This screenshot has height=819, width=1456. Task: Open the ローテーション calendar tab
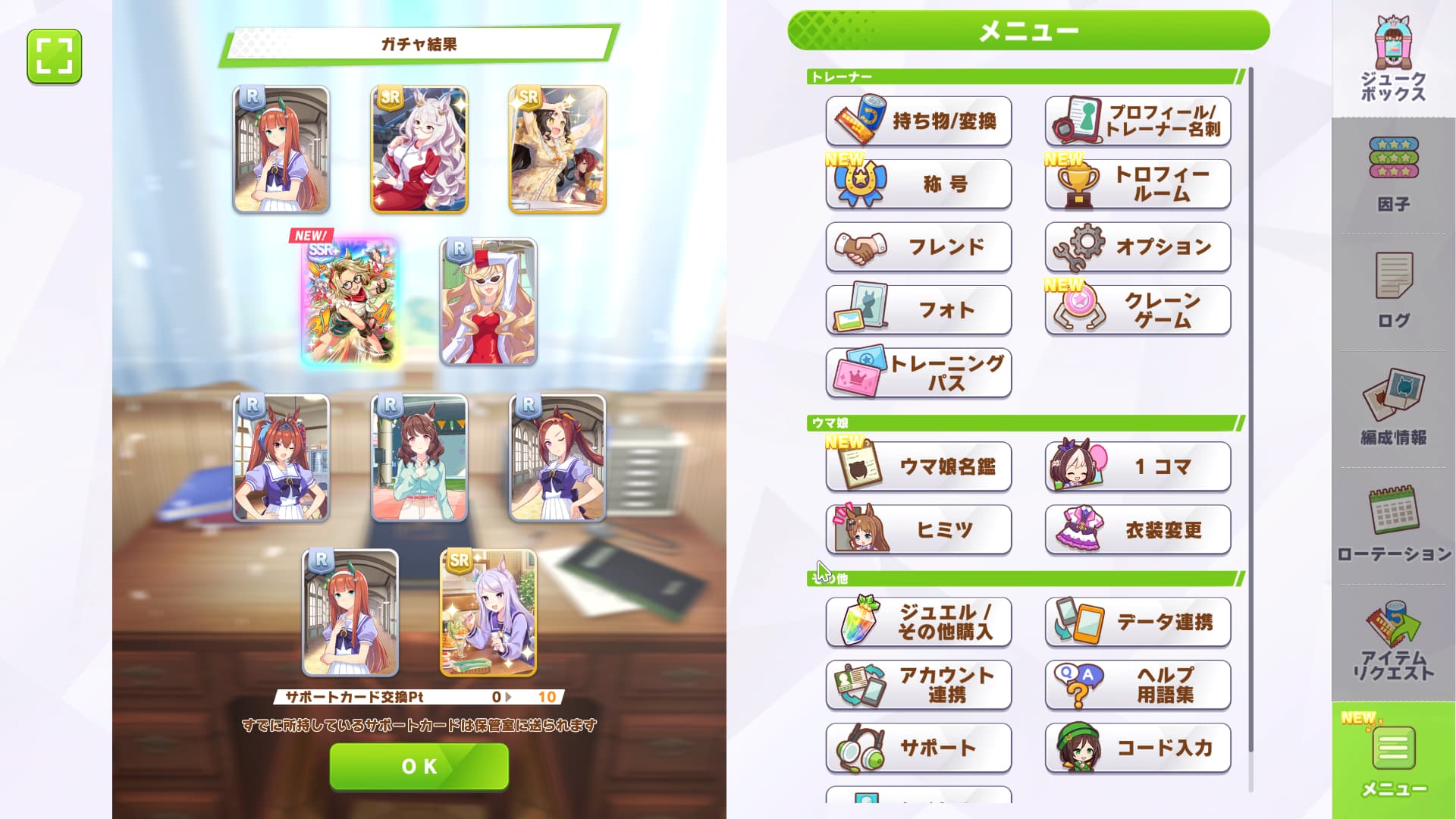1393,525
